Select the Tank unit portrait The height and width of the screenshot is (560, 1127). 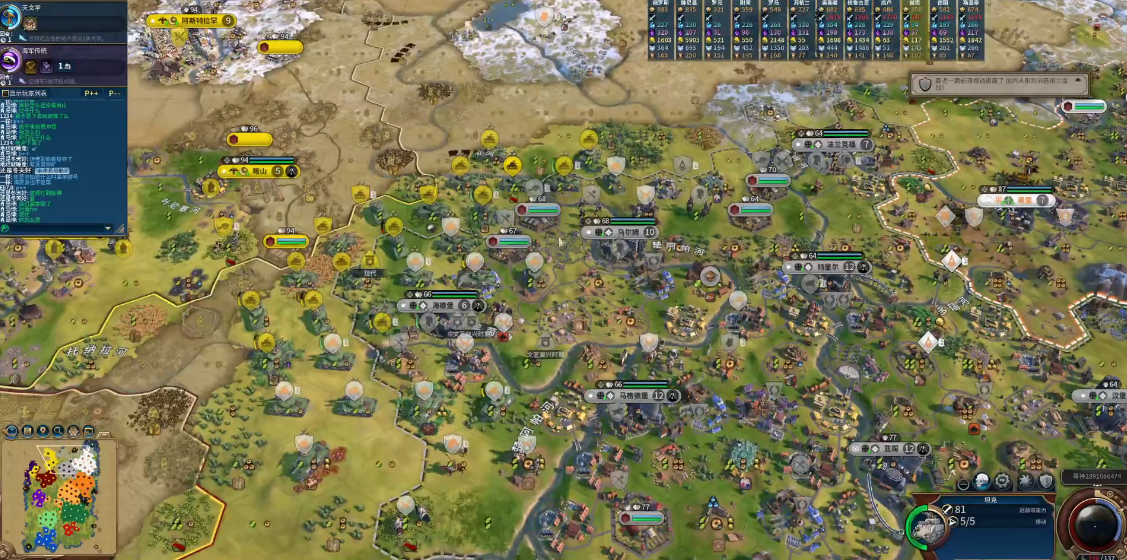928,526
